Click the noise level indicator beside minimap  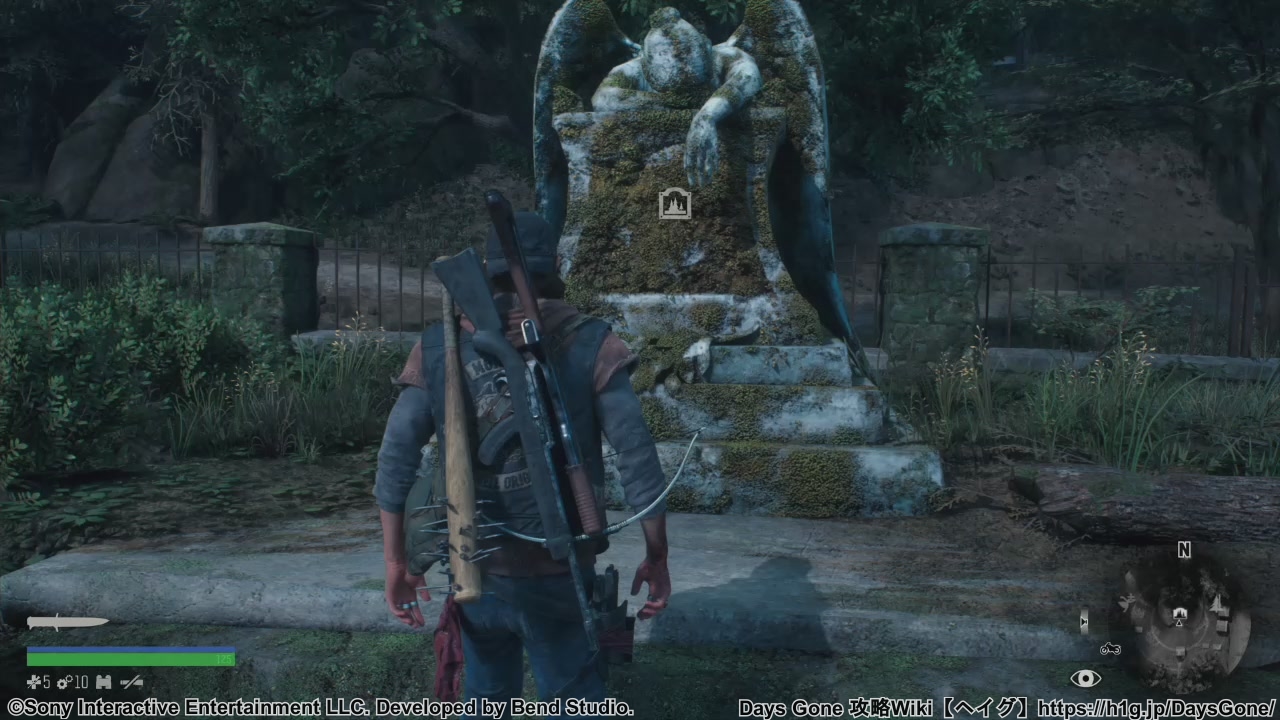1084,622
